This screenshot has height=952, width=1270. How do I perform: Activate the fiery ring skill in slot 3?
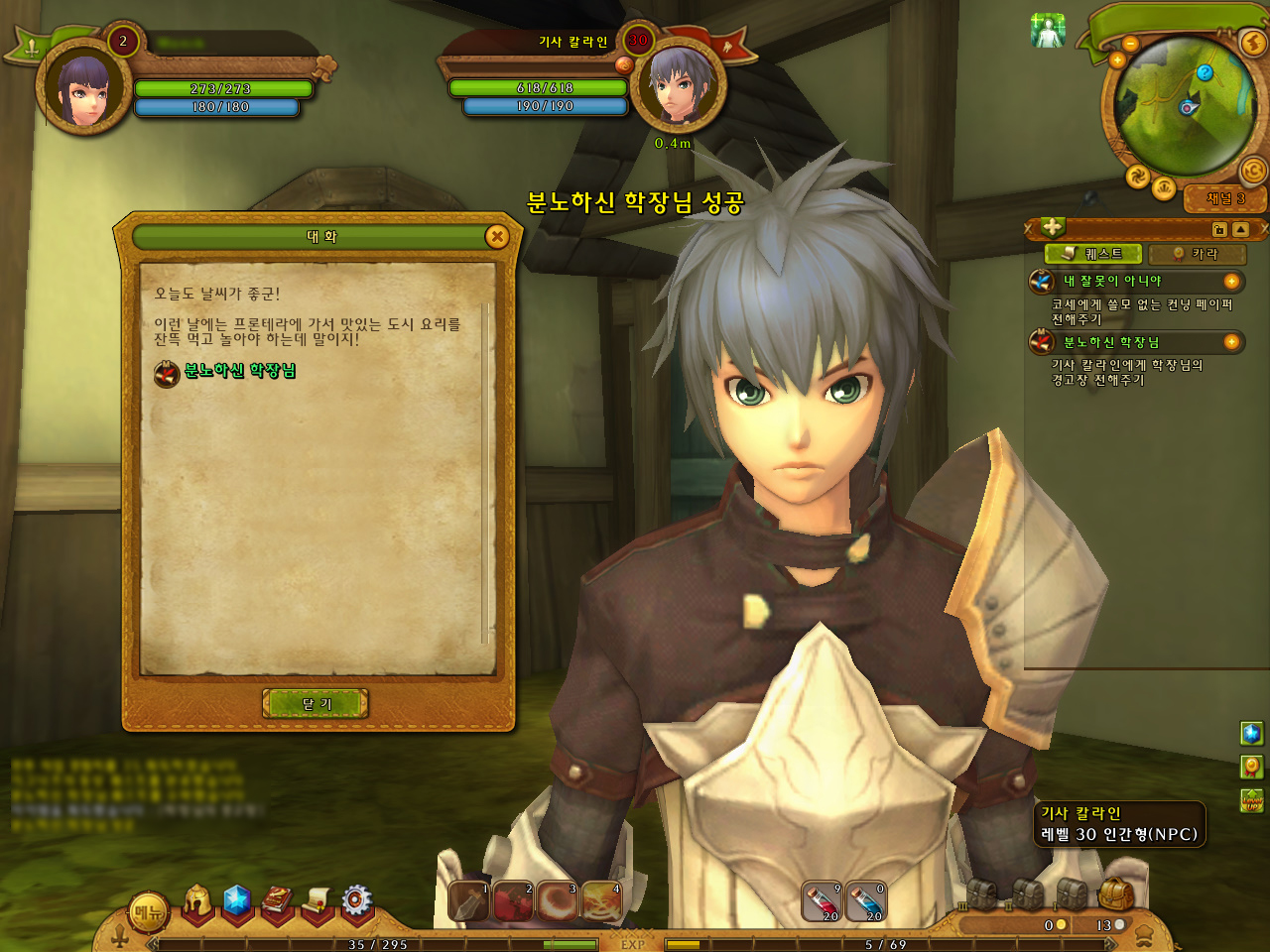[558, 901]
